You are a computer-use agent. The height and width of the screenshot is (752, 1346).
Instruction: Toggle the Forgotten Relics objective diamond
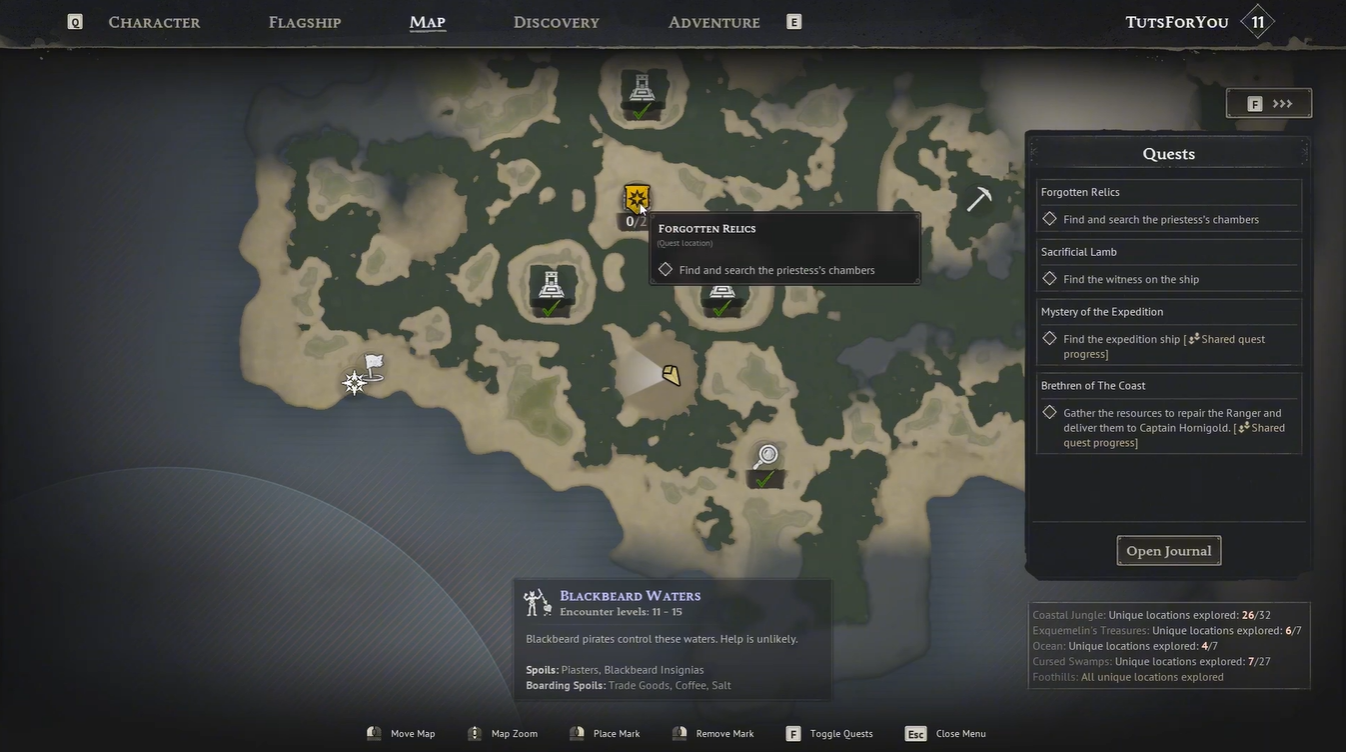1050,218
